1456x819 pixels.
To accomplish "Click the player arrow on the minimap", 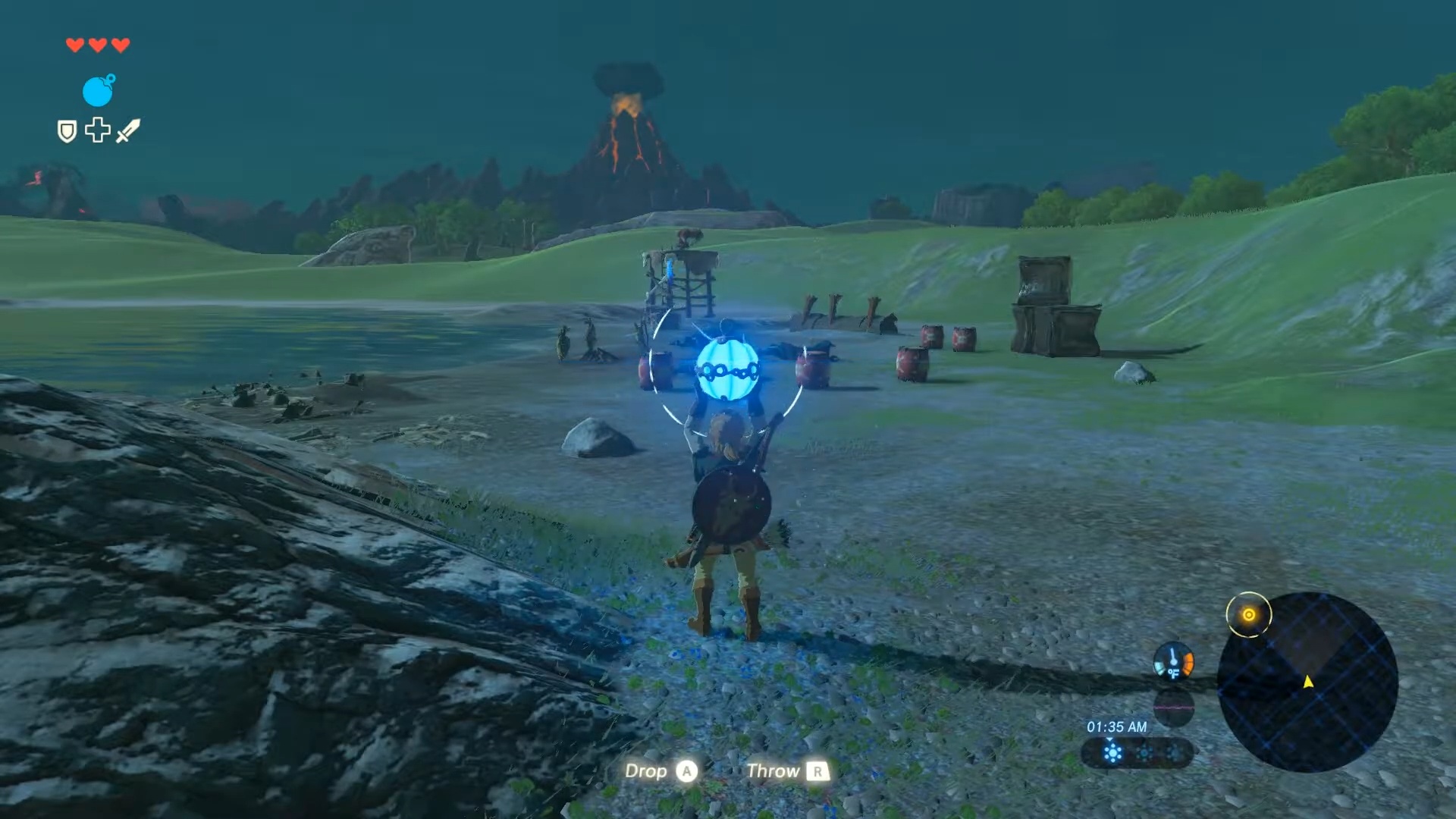I will (x=1307, y=682).
